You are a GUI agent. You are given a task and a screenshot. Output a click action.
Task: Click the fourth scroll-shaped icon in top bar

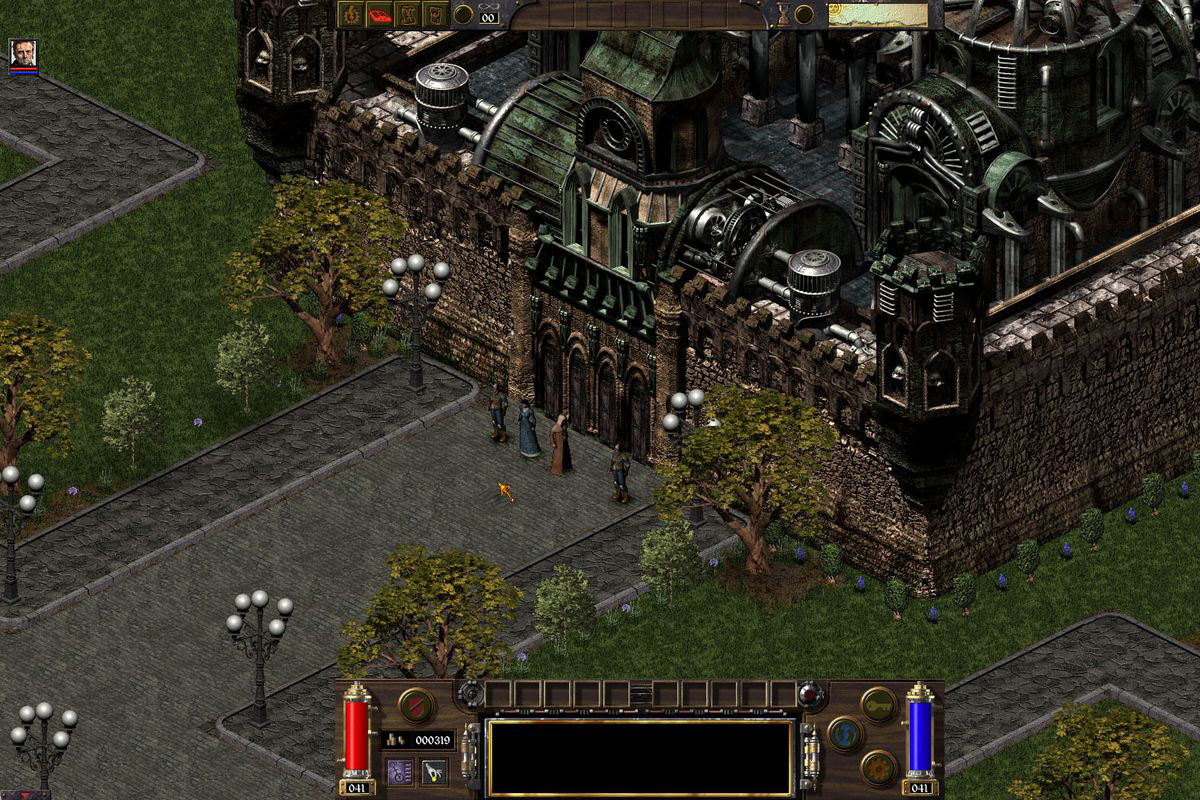435,14
